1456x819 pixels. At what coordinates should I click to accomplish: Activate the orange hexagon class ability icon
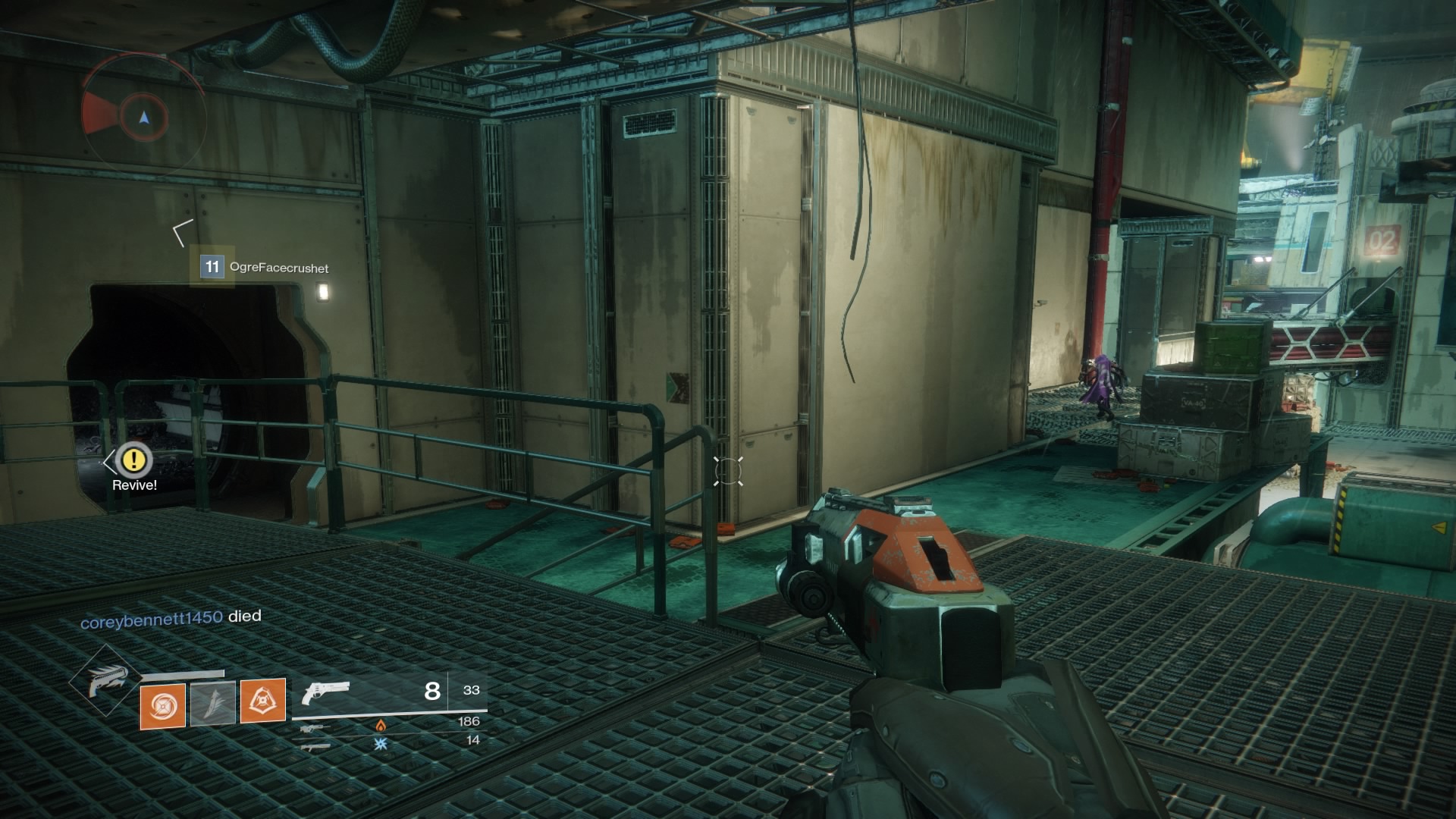[x=262, y=700]
